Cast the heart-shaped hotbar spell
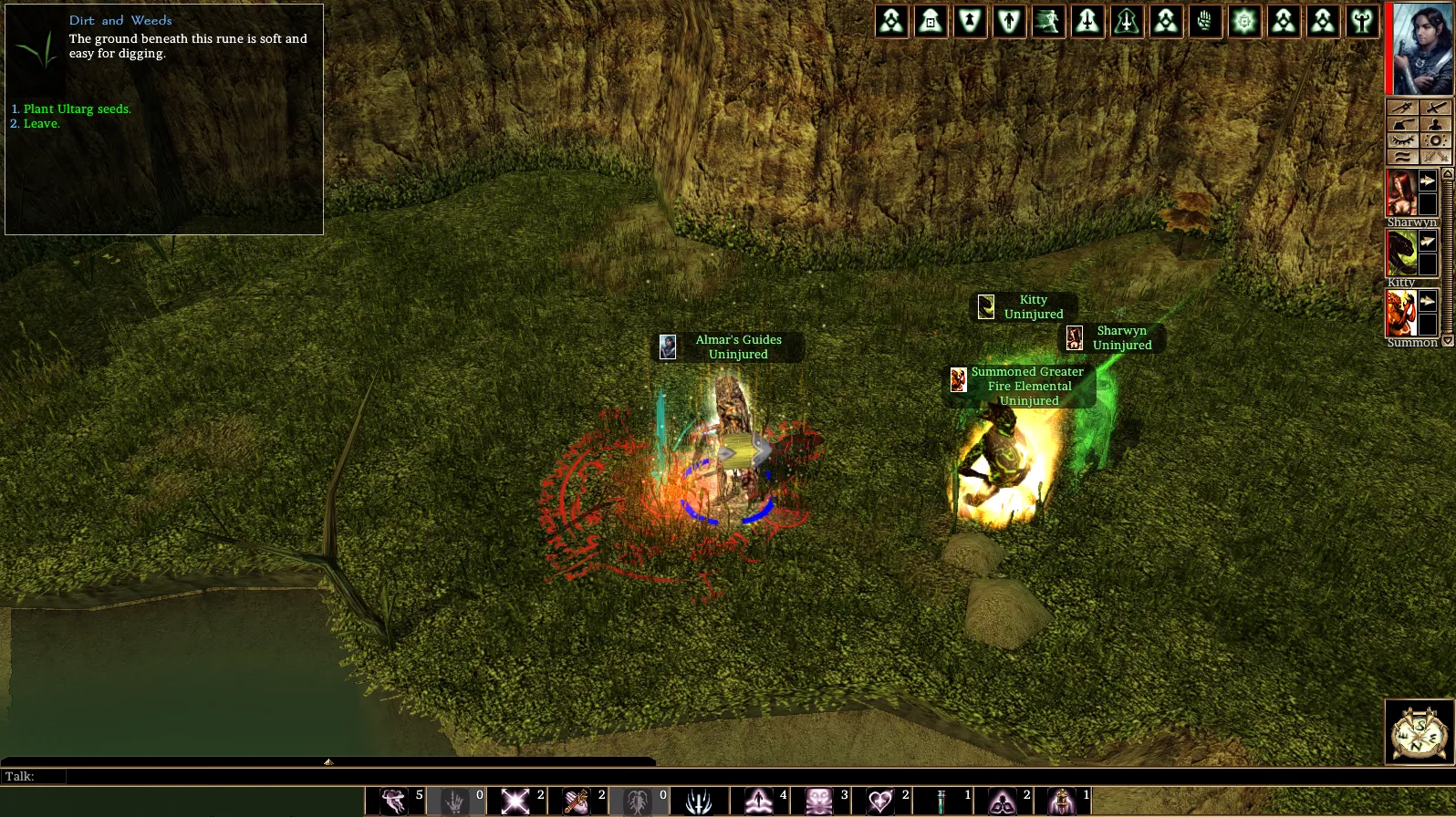 tap(879, 801)
